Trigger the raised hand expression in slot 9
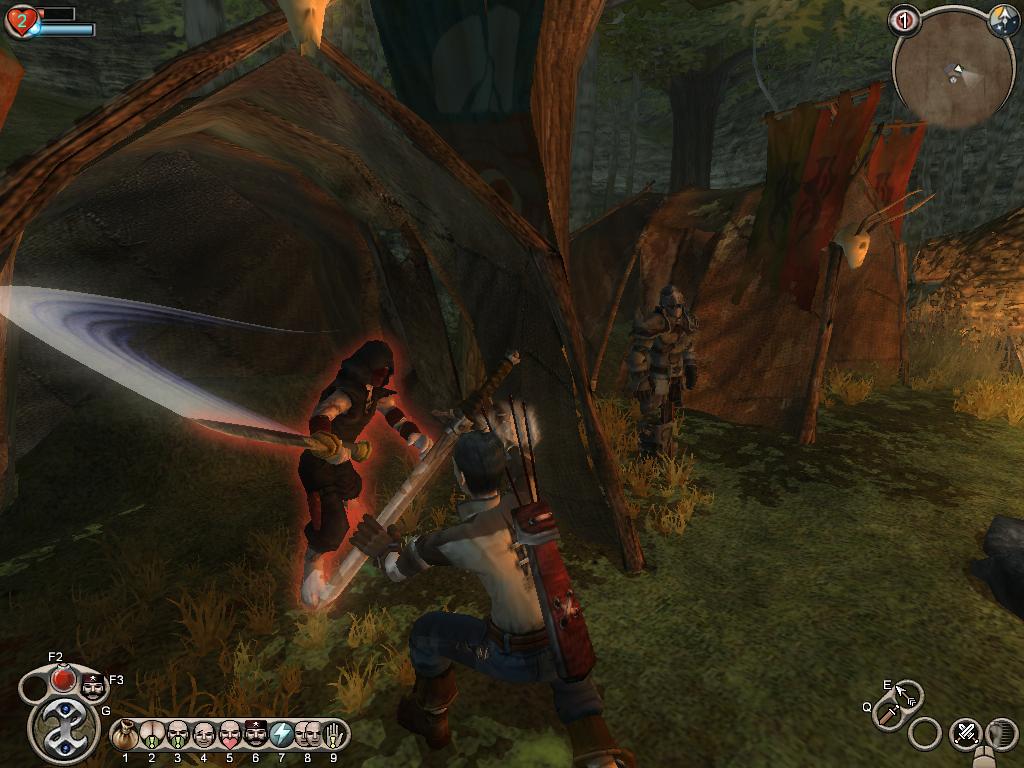Image resolution: width=1024 pixels, height=768 pixels. pos(333,735)
